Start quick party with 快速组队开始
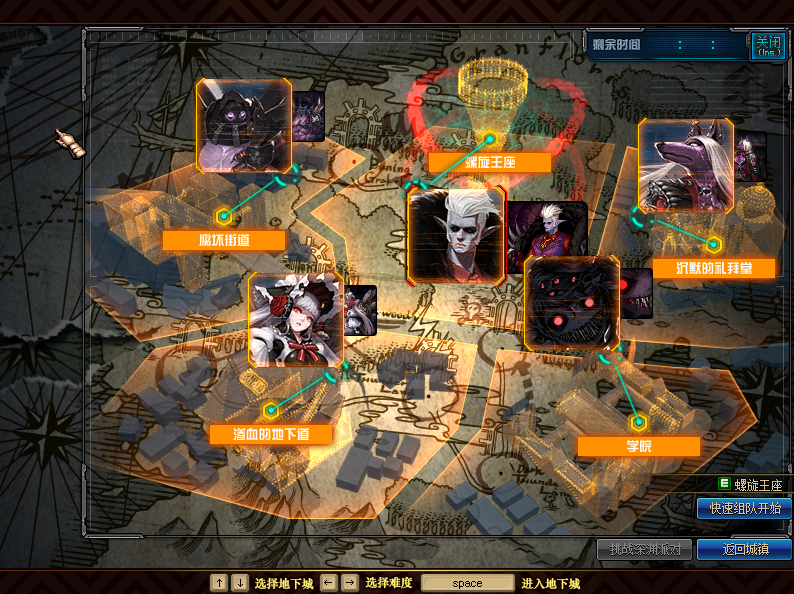 (x=743, y=509)
